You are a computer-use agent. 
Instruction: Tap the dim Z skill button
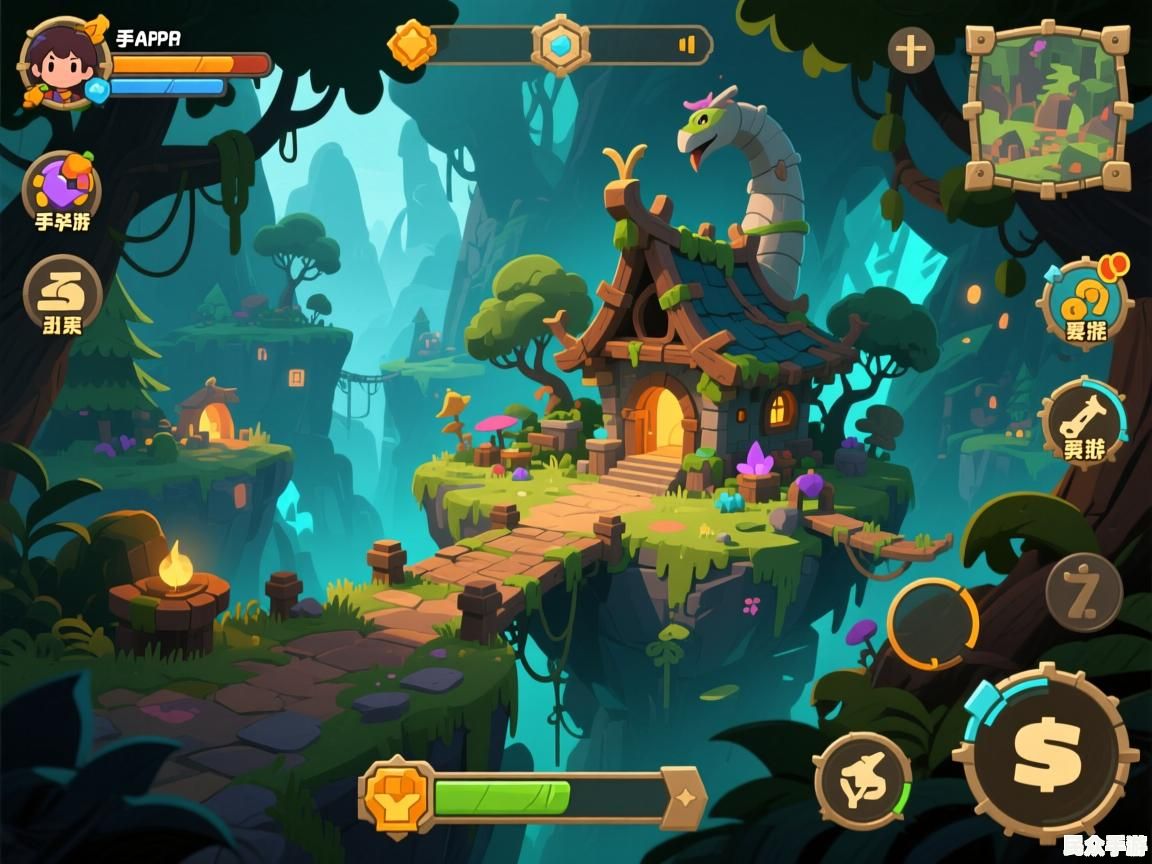tap(1084, 592)
